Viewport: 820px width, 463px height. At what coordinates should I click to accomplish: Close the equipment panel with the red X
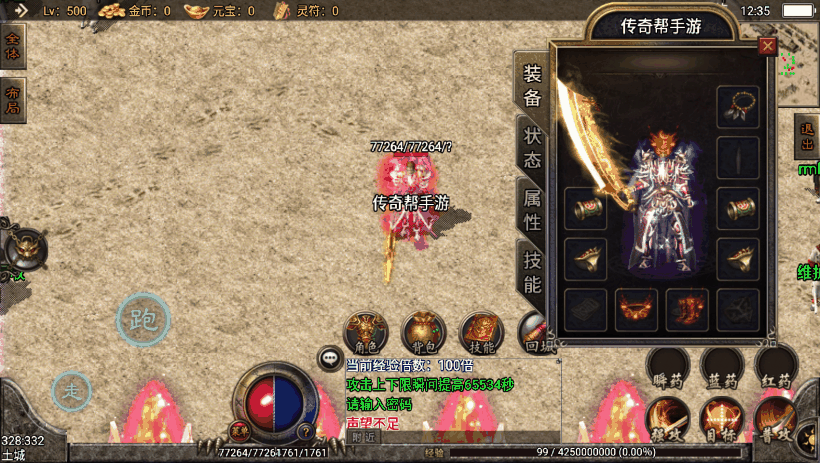pyautogui.click(x=767, y=46)
